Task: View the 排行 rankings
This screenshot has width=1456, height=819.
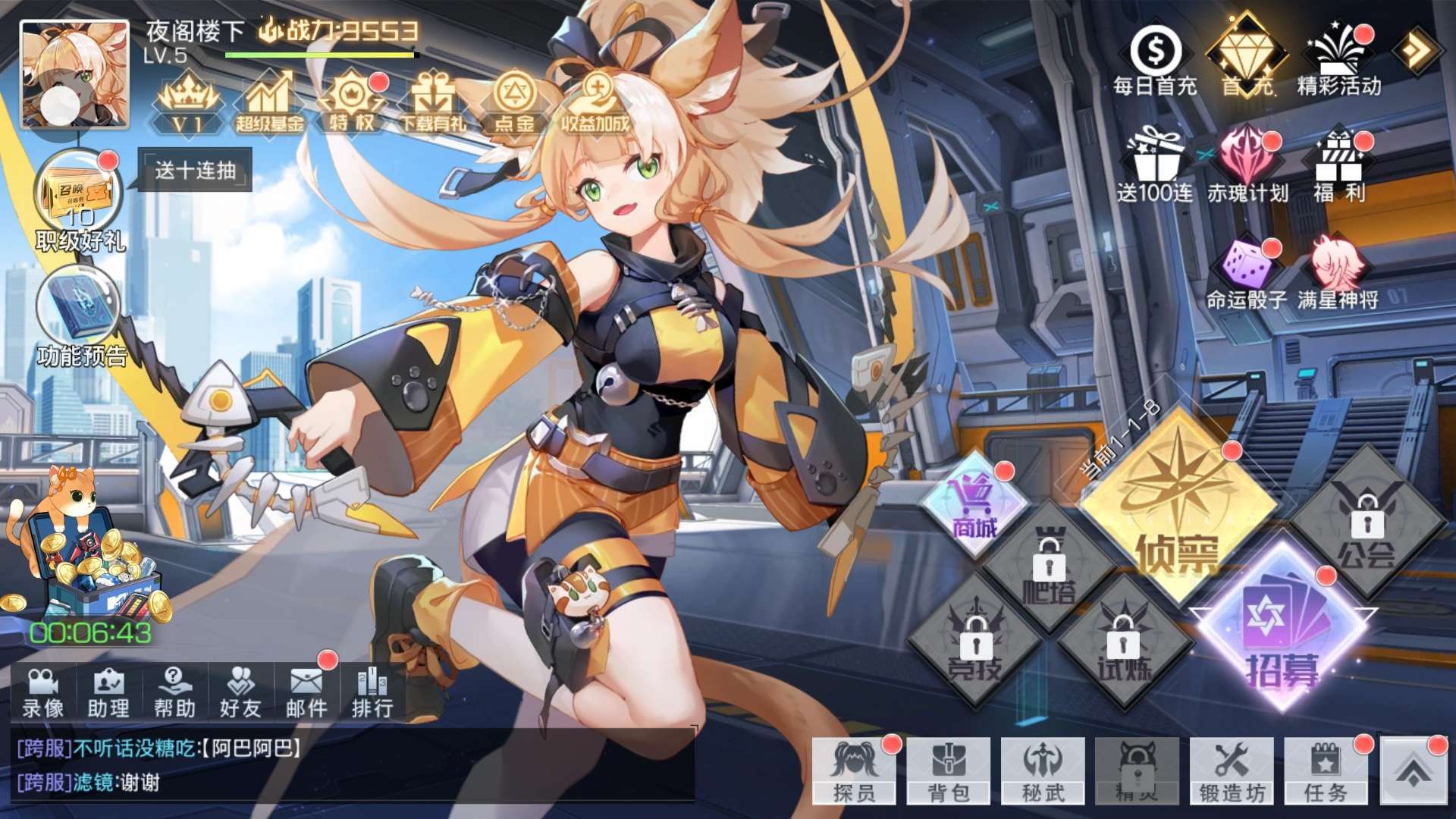Action: pyautogui.click(x=372, y=692)
